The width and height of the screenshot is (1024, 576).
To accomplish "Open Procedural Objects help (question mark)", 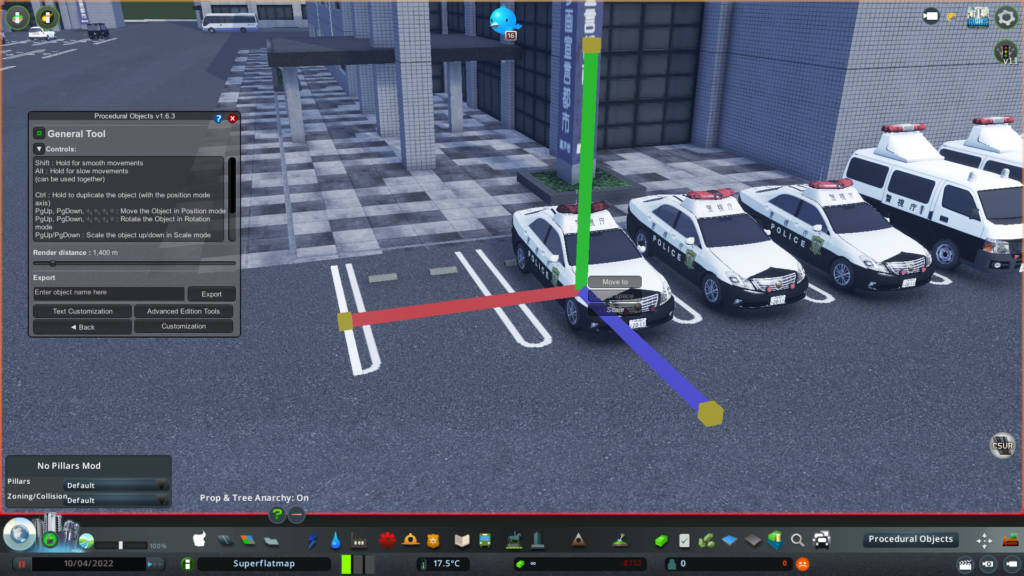I will pyautogui.click(x=219, y=118).
